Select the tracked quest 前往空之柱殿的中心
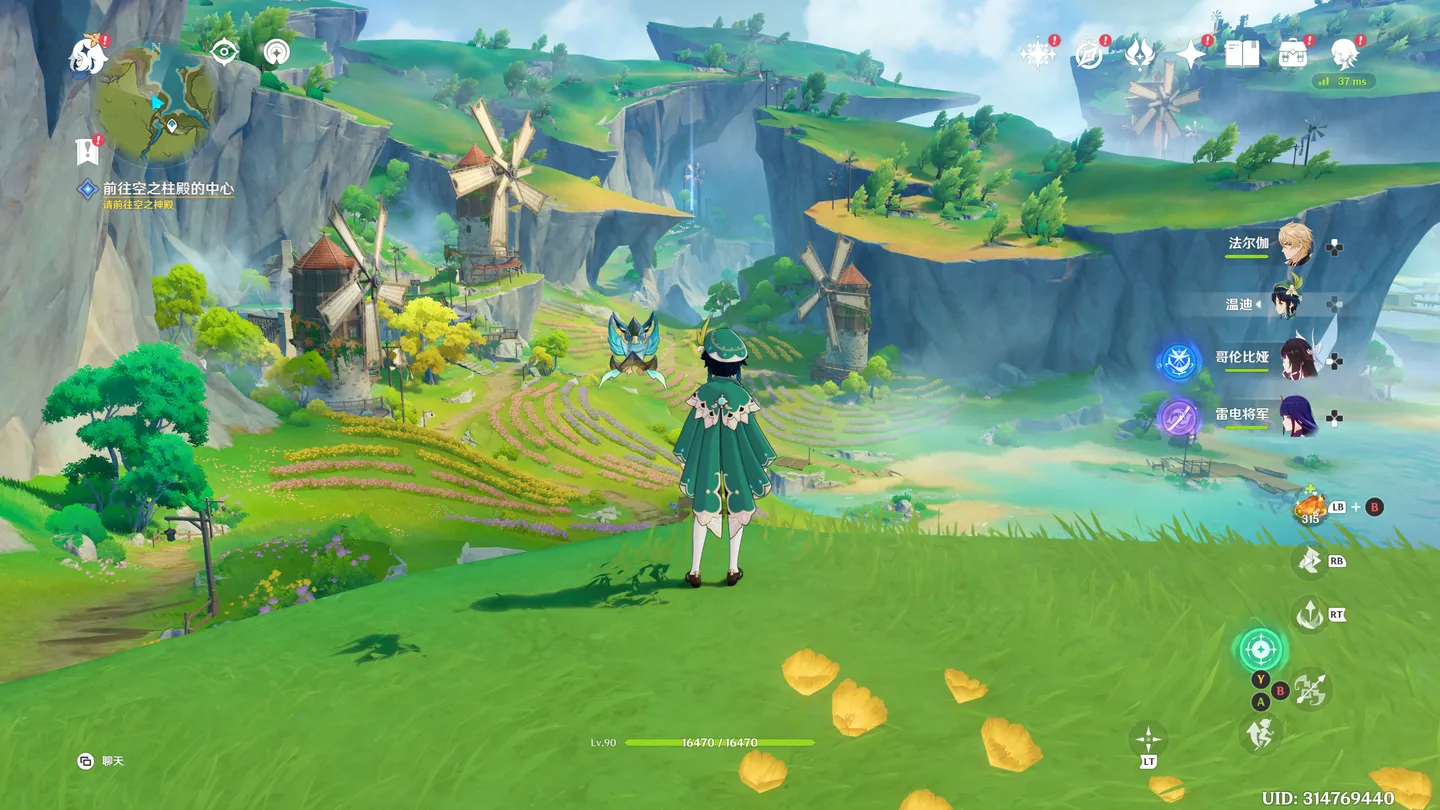The image size is (1440, 810). pyautogui.click(x=167, y=188)
